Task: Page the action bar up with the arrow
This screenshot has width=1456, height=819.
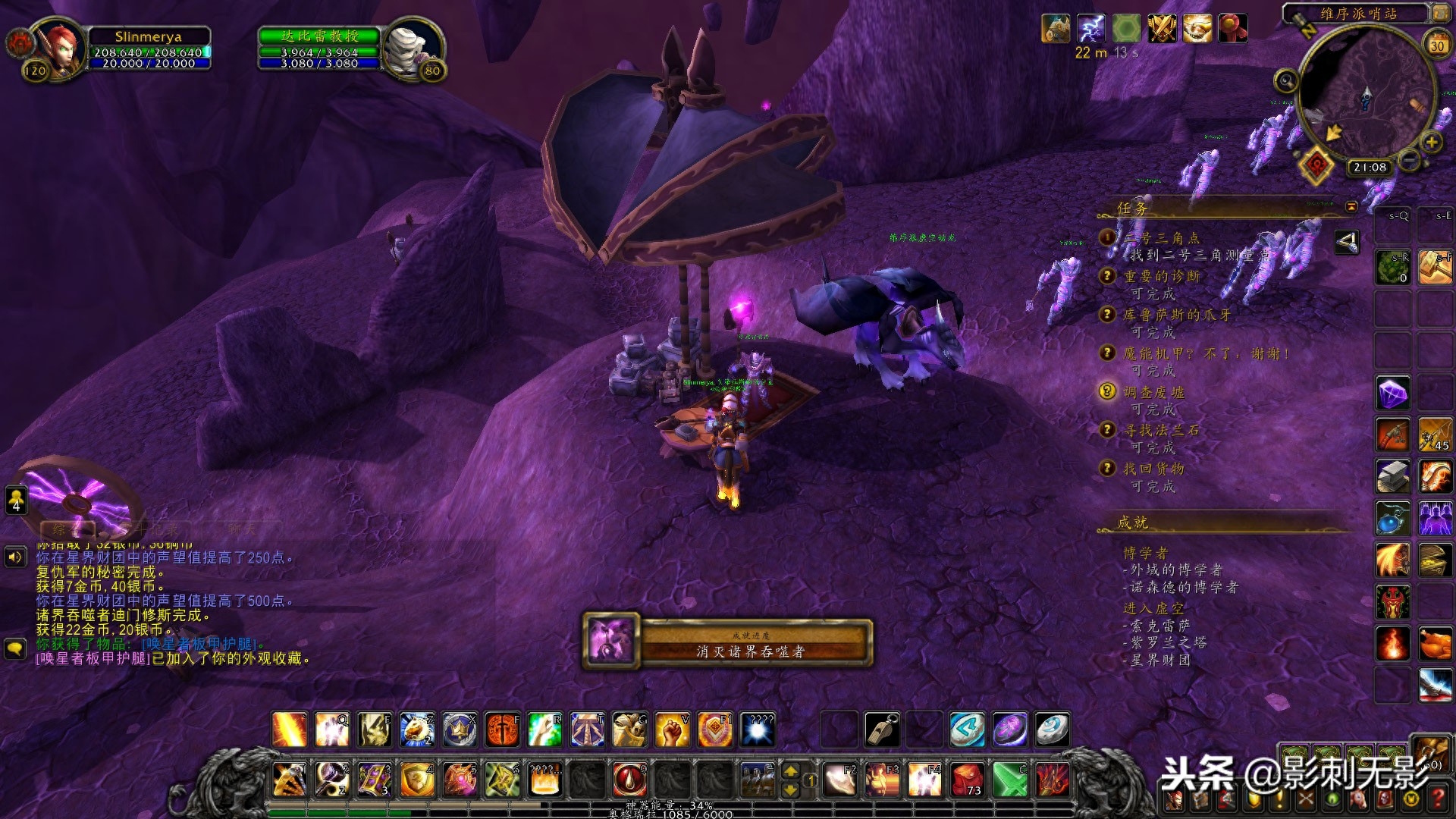Action: tap(790, 771)
